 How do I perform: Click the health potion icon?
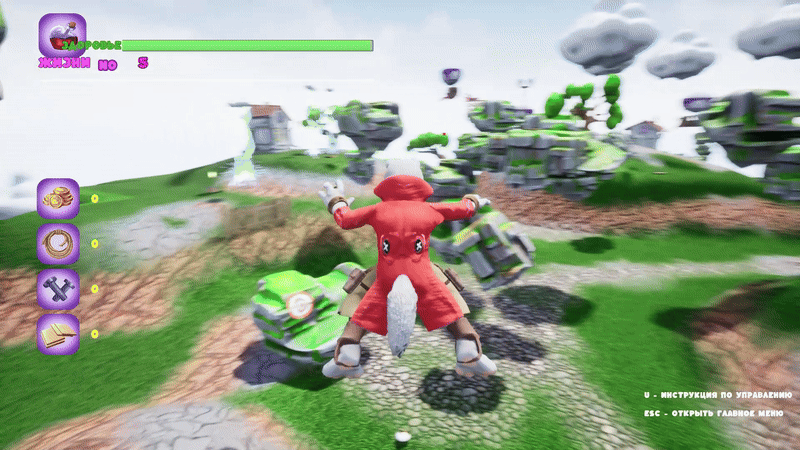point(62,35)
